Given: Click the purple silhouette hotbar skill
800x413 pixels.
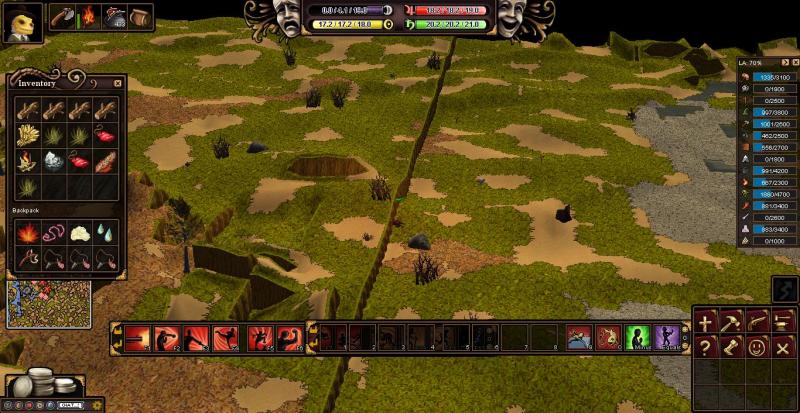Looking at the screenshot, I should click(x=667, y=337).
